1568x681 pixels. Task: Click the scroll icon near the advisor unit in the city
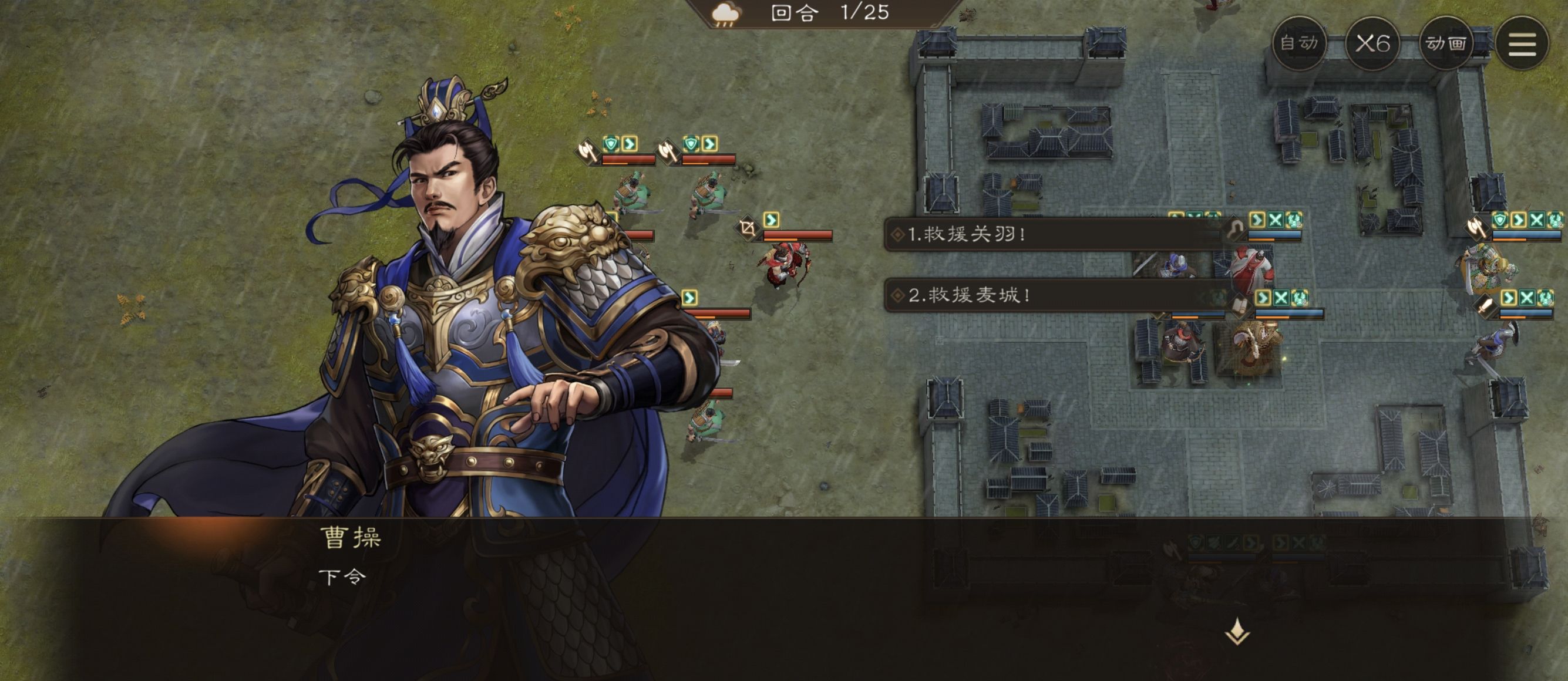(1239, 305)
